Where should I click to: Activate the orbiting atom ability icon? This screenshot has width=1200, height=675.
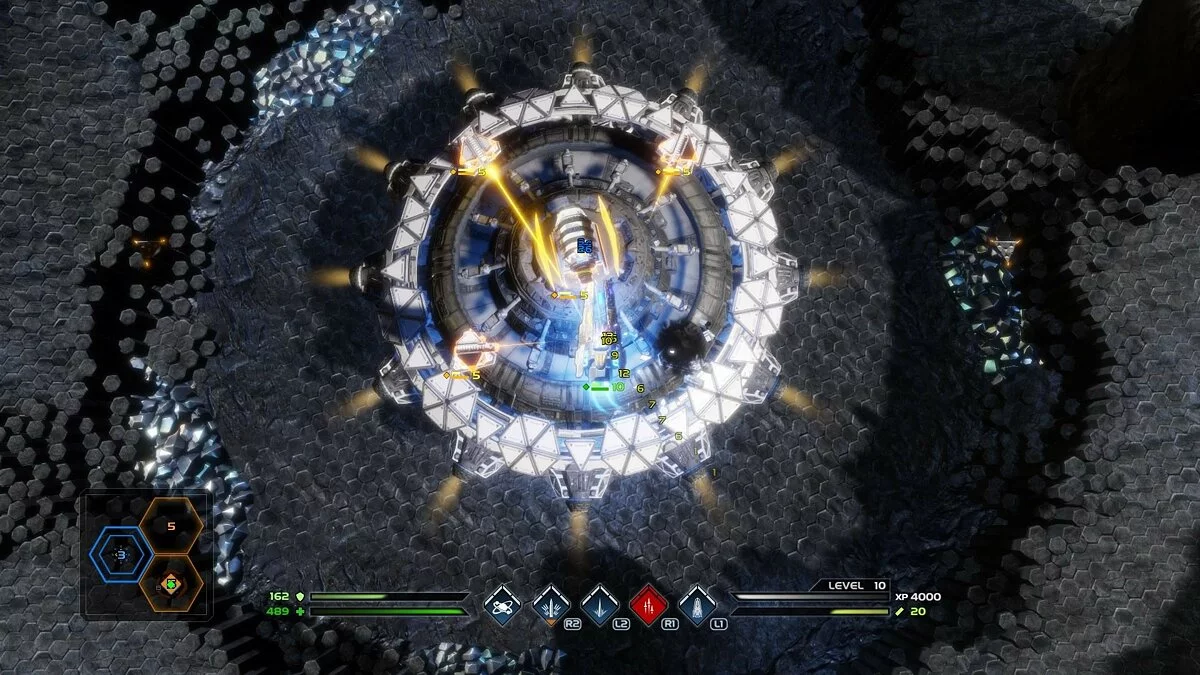pos(501,604)
